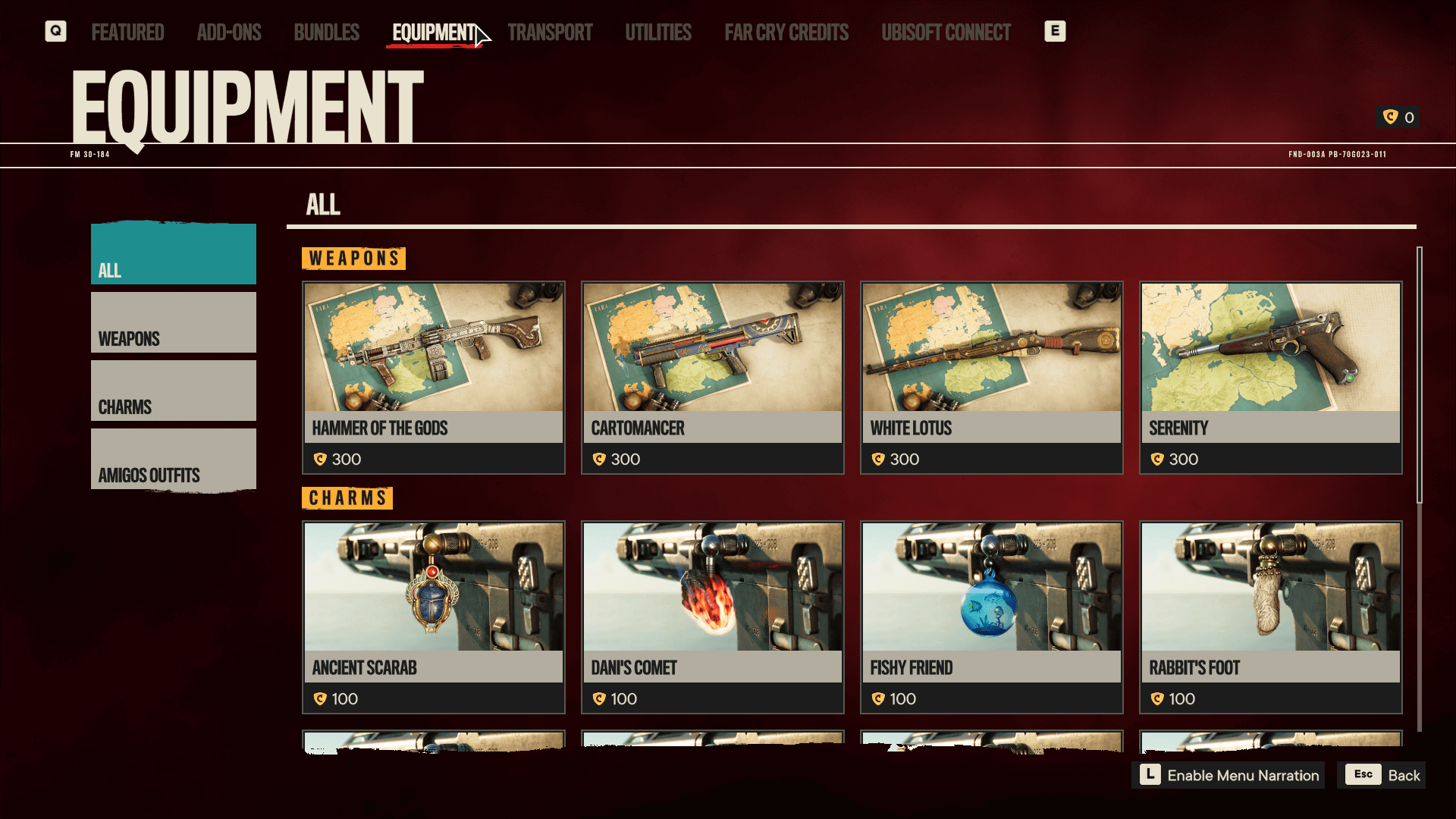Select the Fishy Friend charm
Screen dimensions: 1456x819
991,617
